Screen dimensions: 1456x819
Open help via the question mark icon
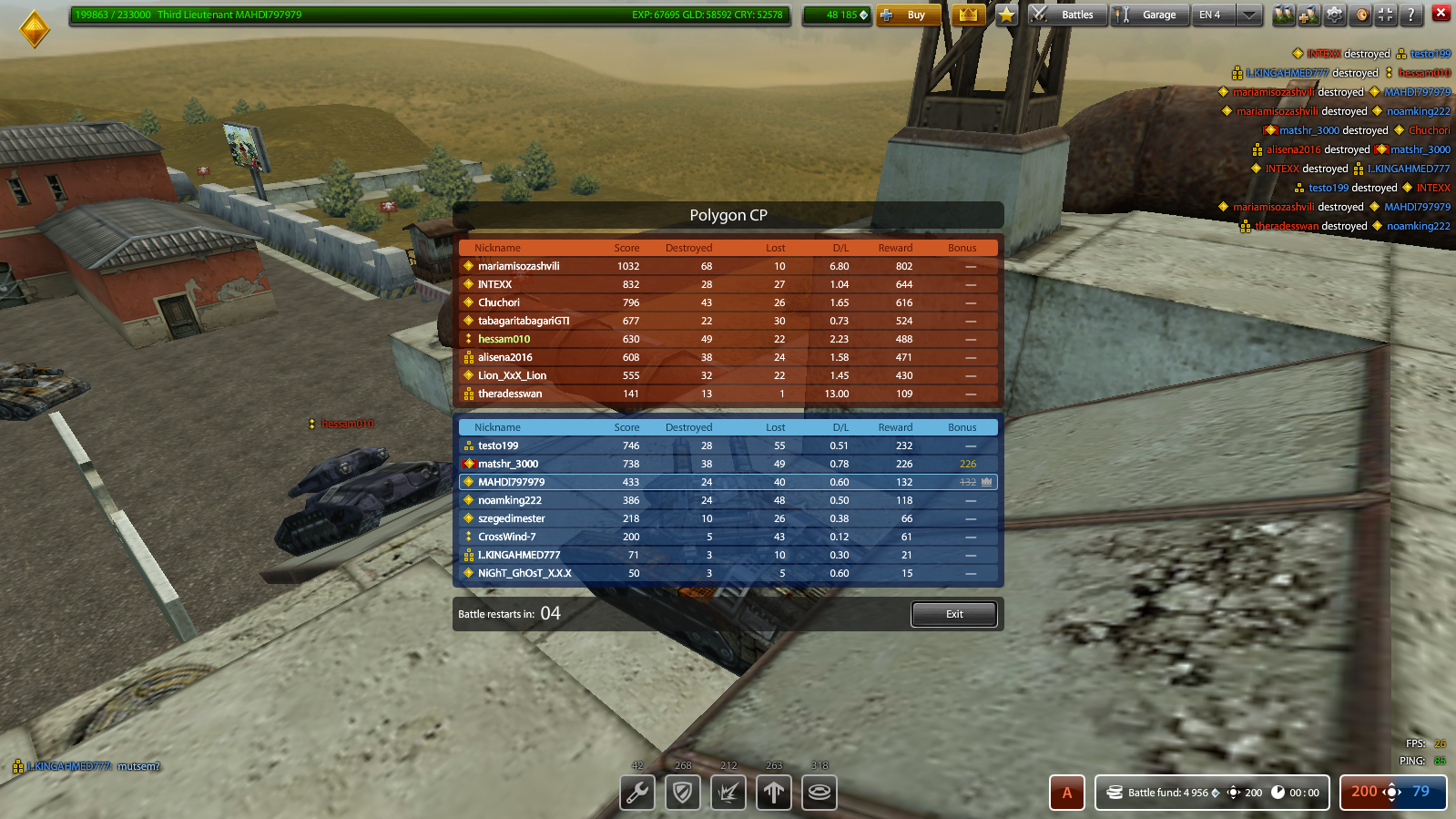[1410, 14]
